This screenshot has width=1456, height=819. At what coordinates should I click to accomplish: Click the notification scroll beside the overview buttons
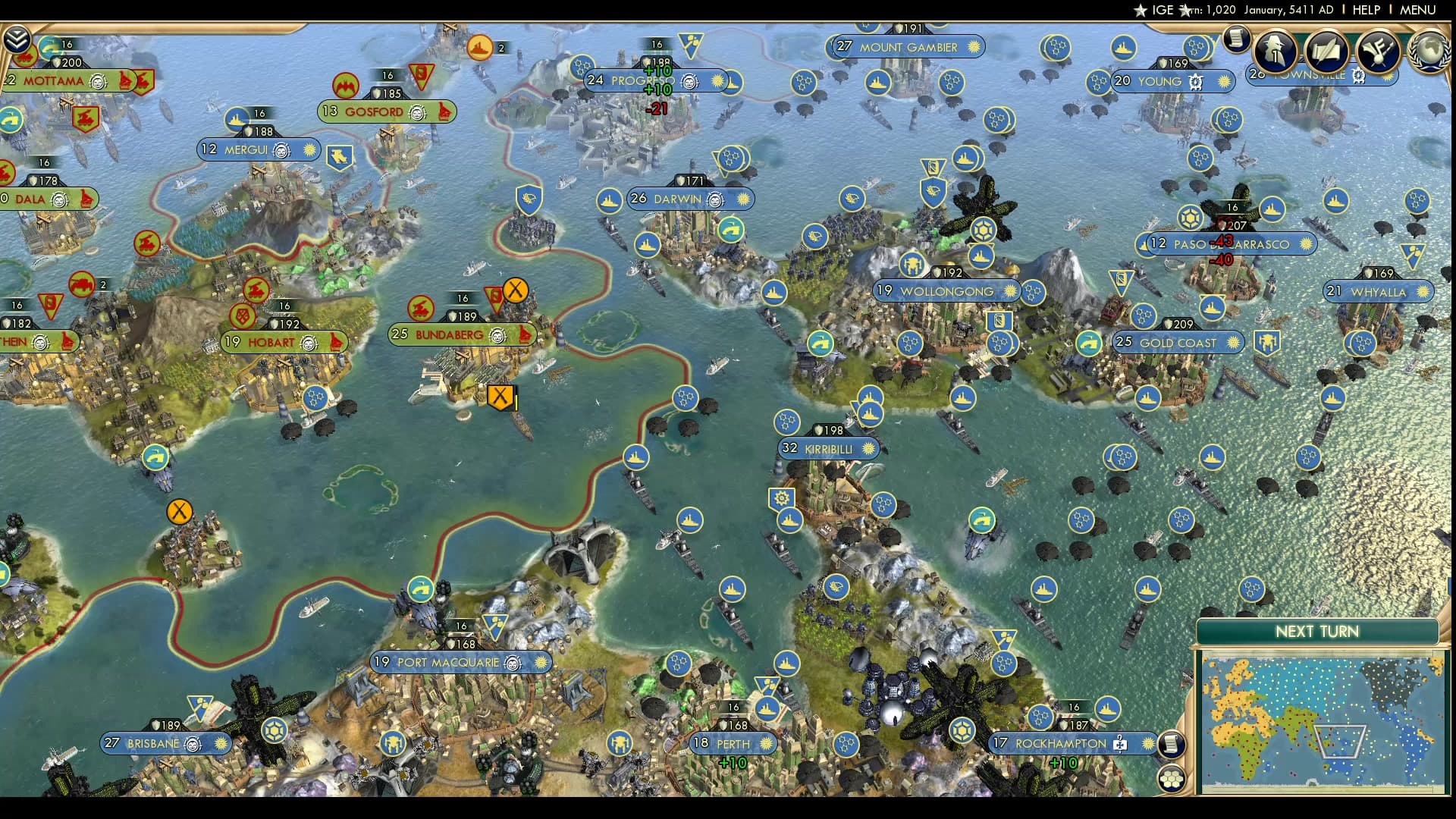pyautogui.click(x=1237, y=38)
